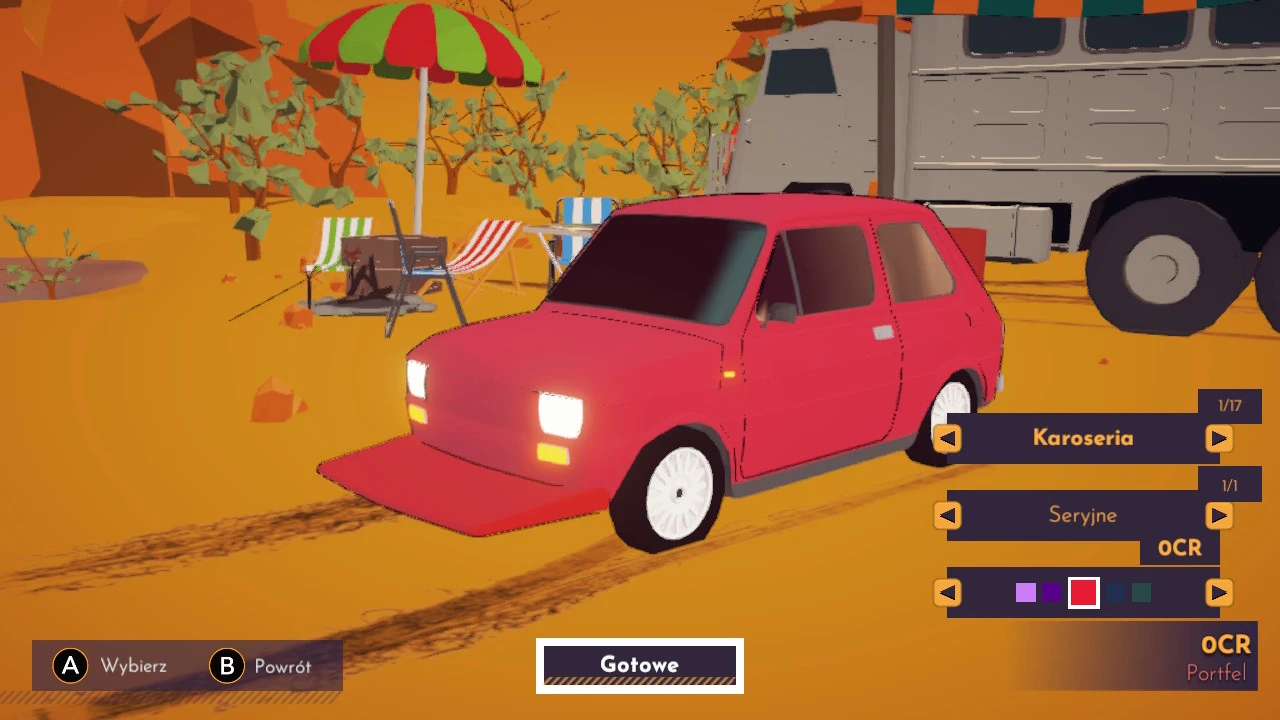Select the previous Seryjne part arrow
The width and height of the screenshot is (1280, 720).
946,515
